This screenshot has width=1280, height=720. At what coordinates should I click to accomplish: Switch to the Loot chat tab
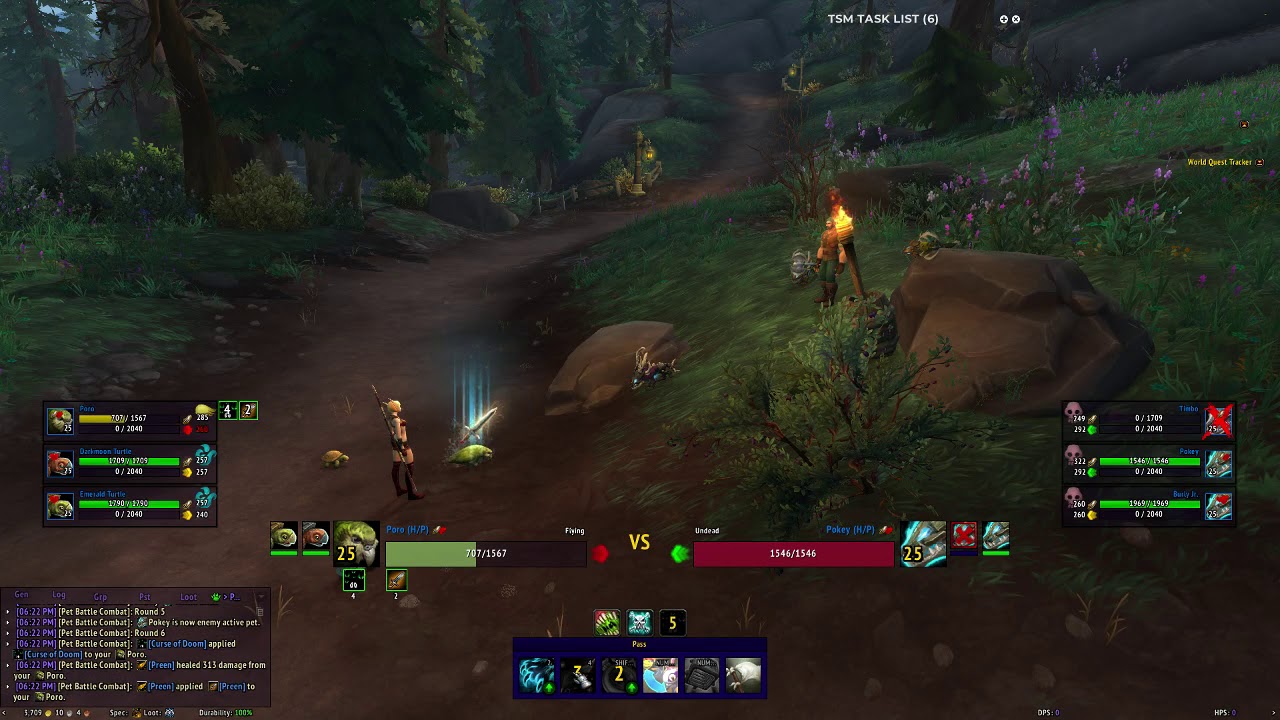(188, 597)
